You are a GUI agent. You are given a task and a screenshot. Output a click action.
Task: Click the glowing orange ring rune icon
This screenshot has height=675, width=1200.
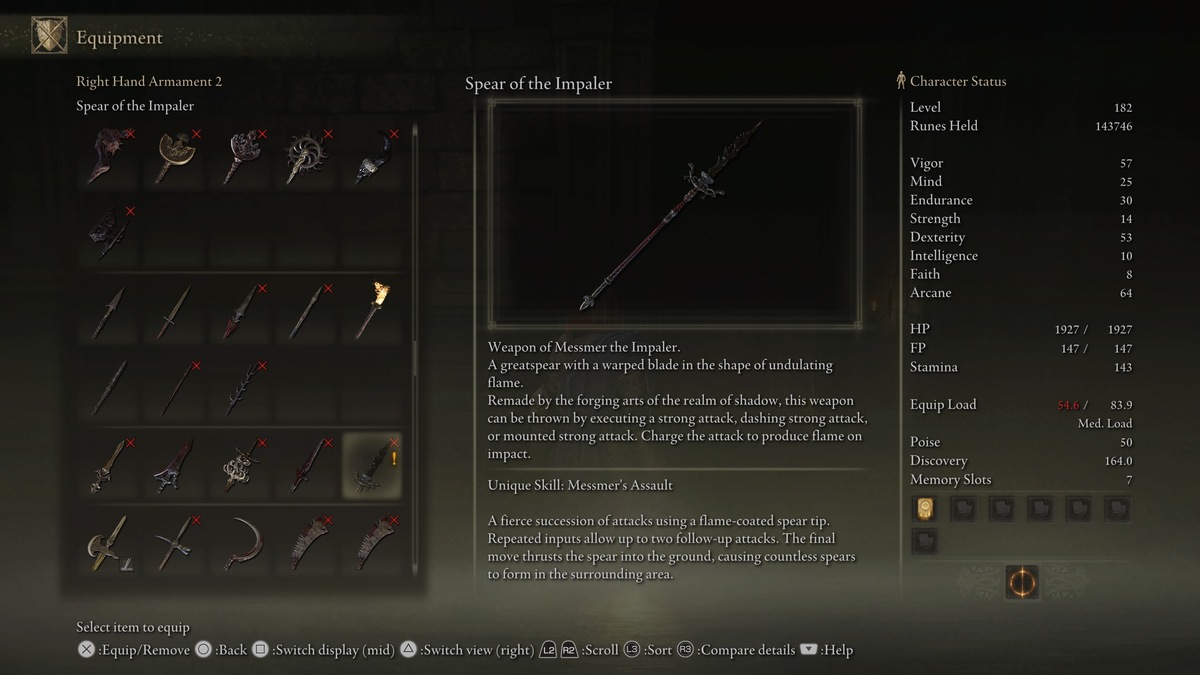[1022, 582]
